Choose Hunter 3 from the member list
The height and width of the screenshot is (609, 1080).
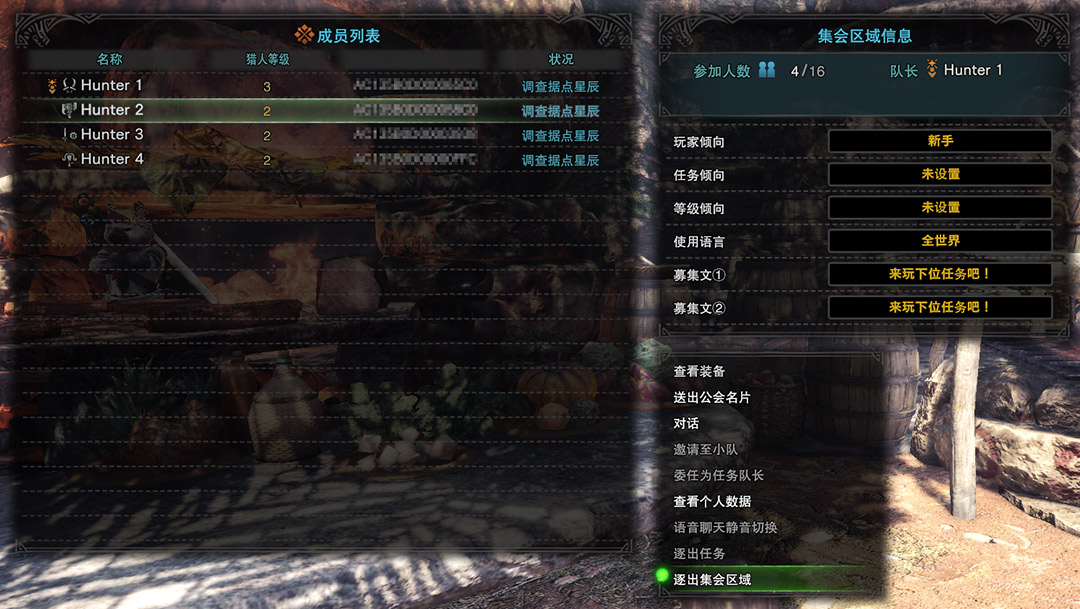[111, 135]
